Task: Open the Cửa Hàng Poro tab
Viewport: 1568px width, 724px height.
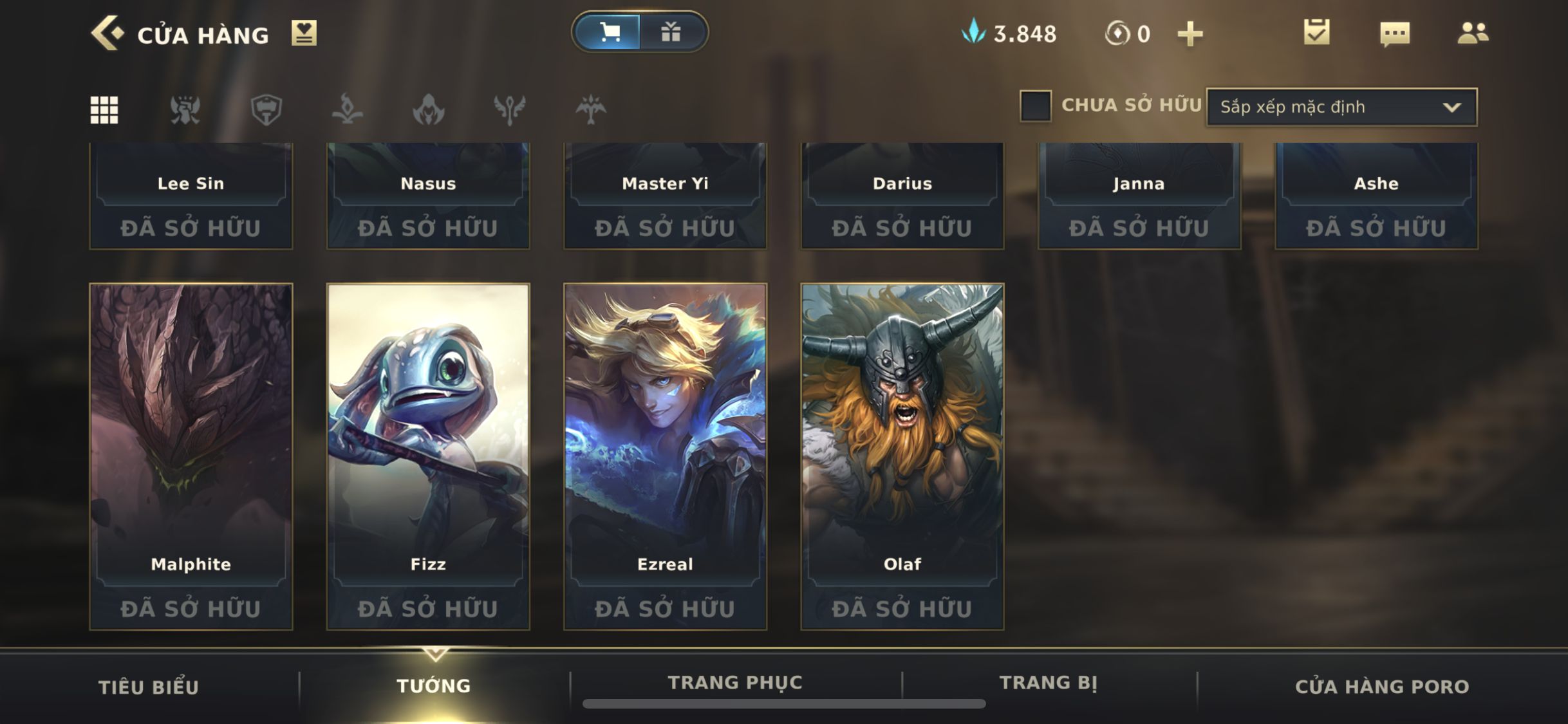Action: tap(1382, 687)
